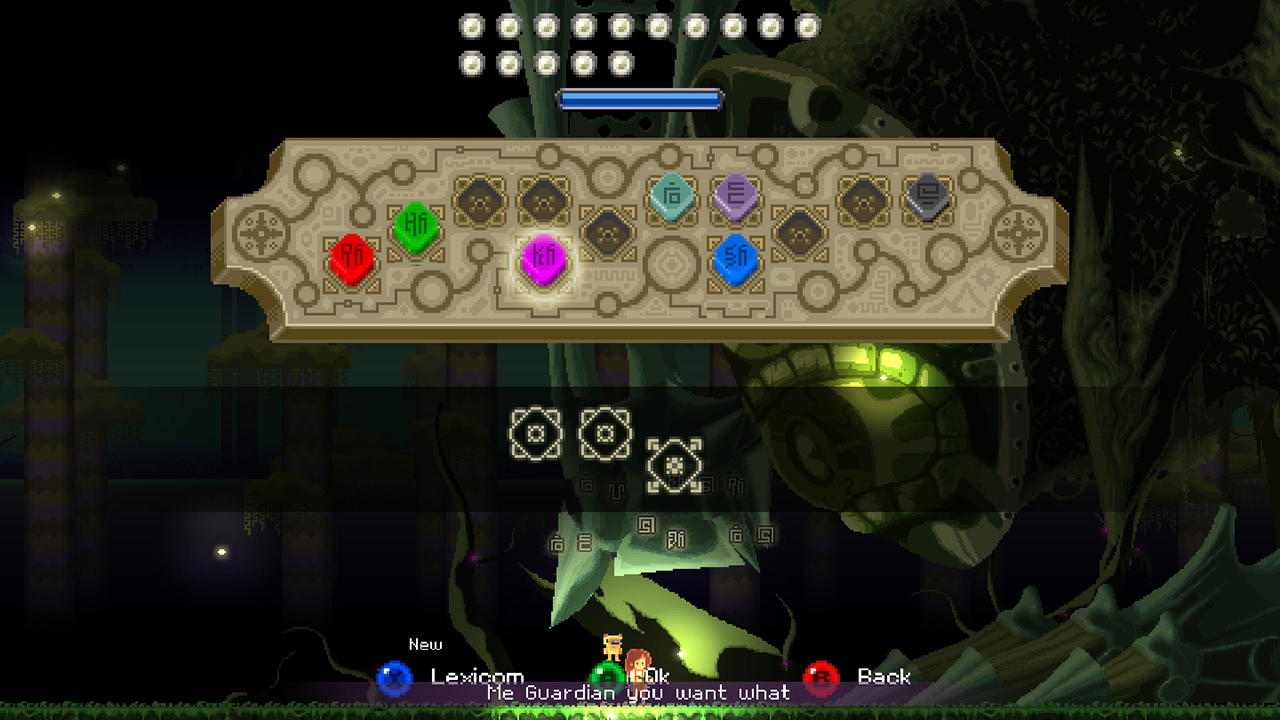Viewport: 1280px width, 720px height.
Task: Toggle the empty socket beside the green gem
Action: [x=481, y=200]
